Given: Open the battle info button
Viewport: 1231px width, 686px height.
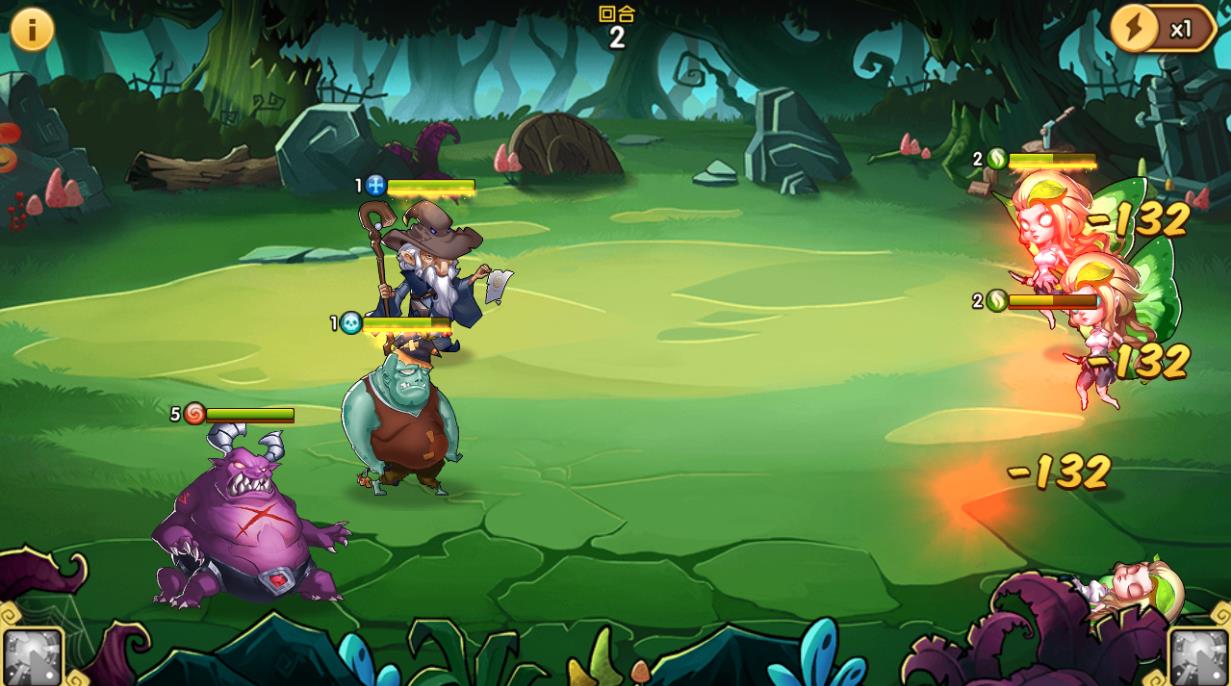Looking at the screenshot, I should coord(32,30).
